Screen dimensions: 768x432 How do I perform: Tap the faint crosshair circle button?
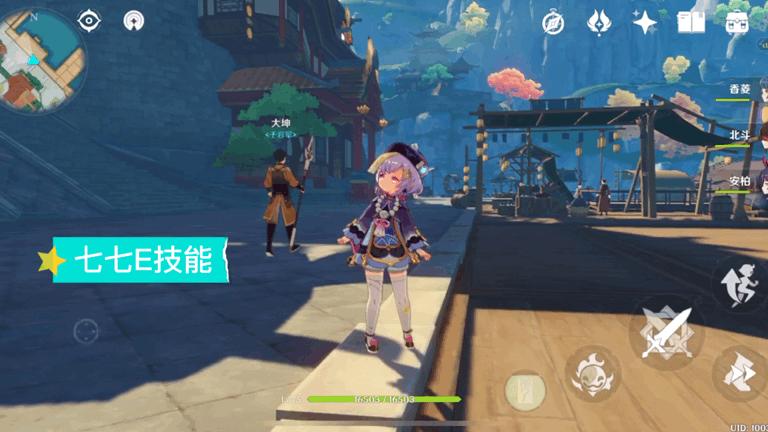click(86, 329)
